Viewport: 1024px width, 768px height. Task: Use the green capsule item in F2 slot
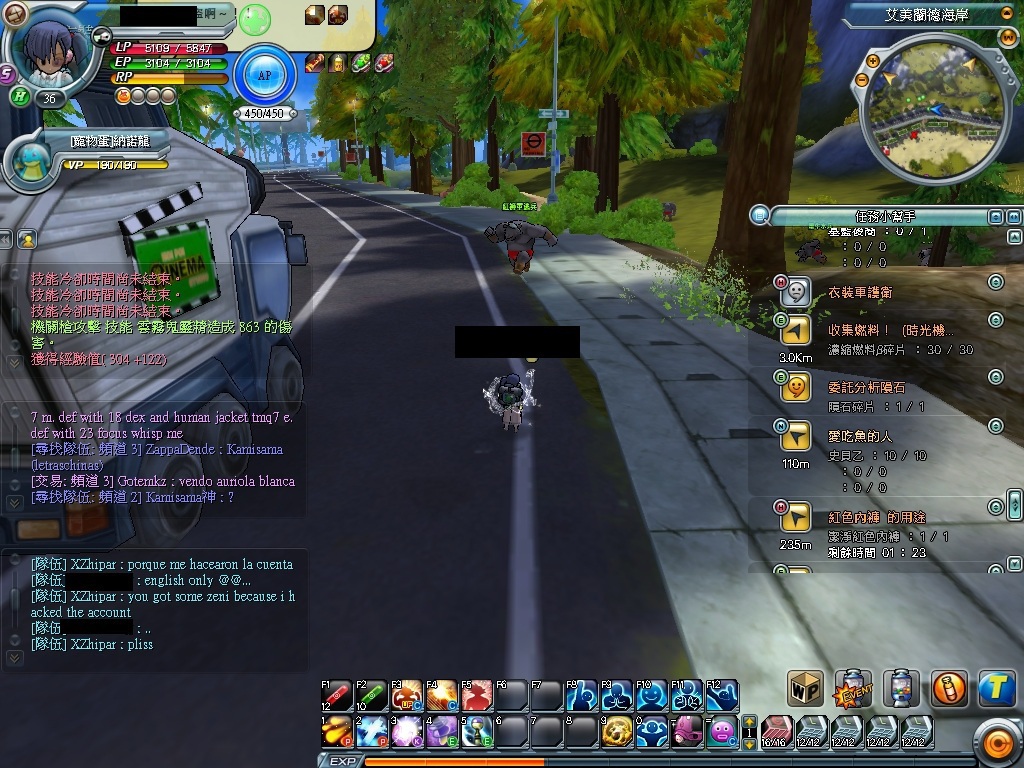(372, 695)
